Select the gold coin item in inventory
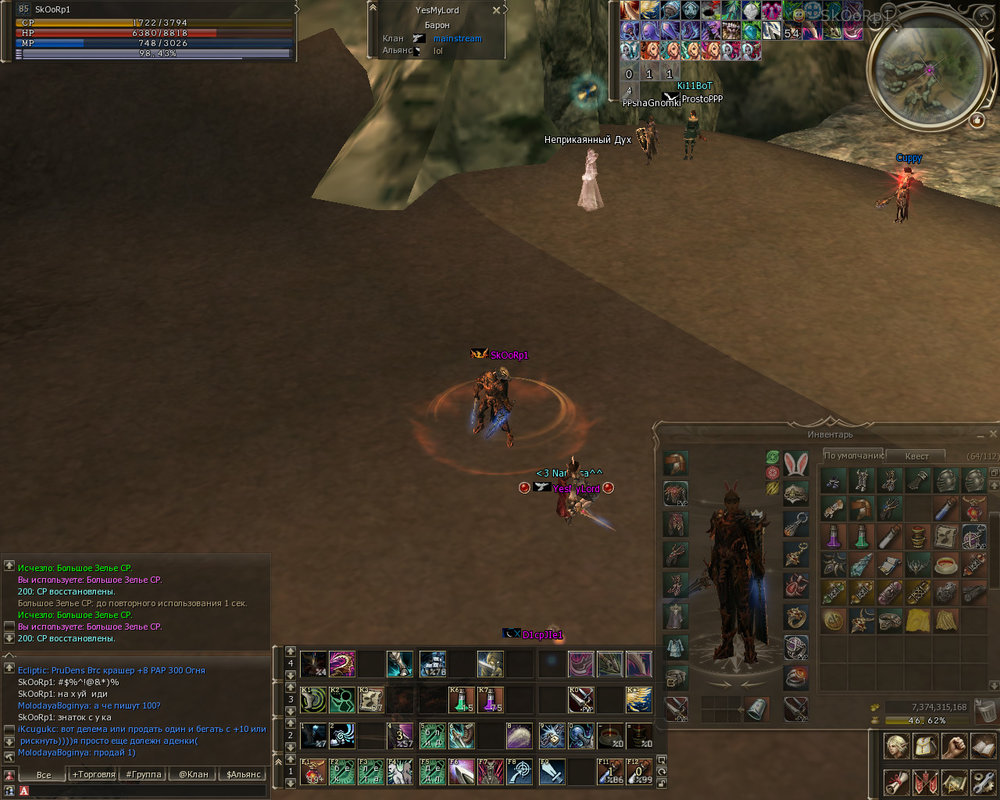 click(x=833, y=621)
